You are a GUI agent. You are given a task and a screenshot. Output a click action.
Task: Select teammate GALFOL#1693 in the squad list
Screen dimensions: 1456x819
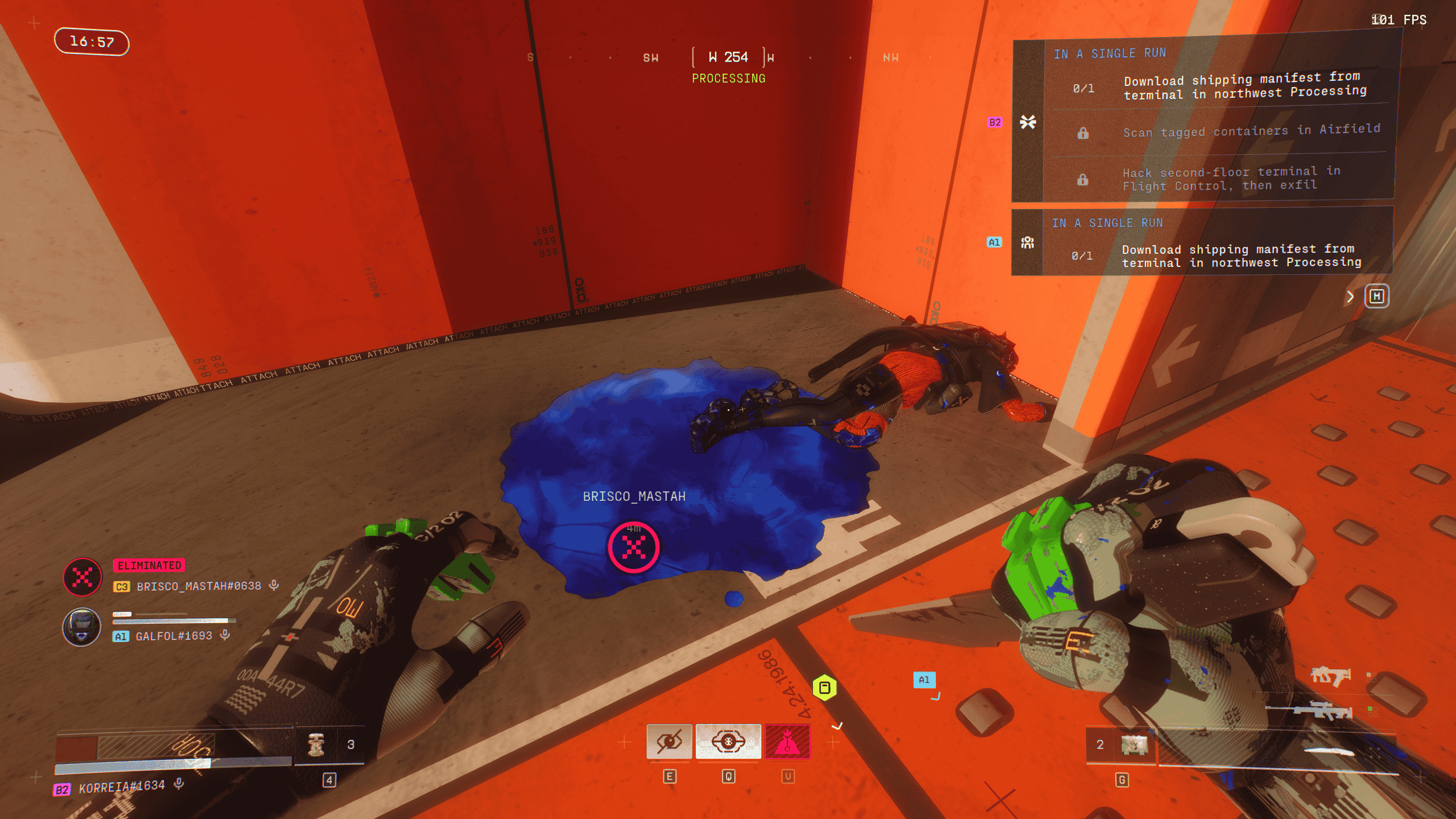[x=174, y=636]
